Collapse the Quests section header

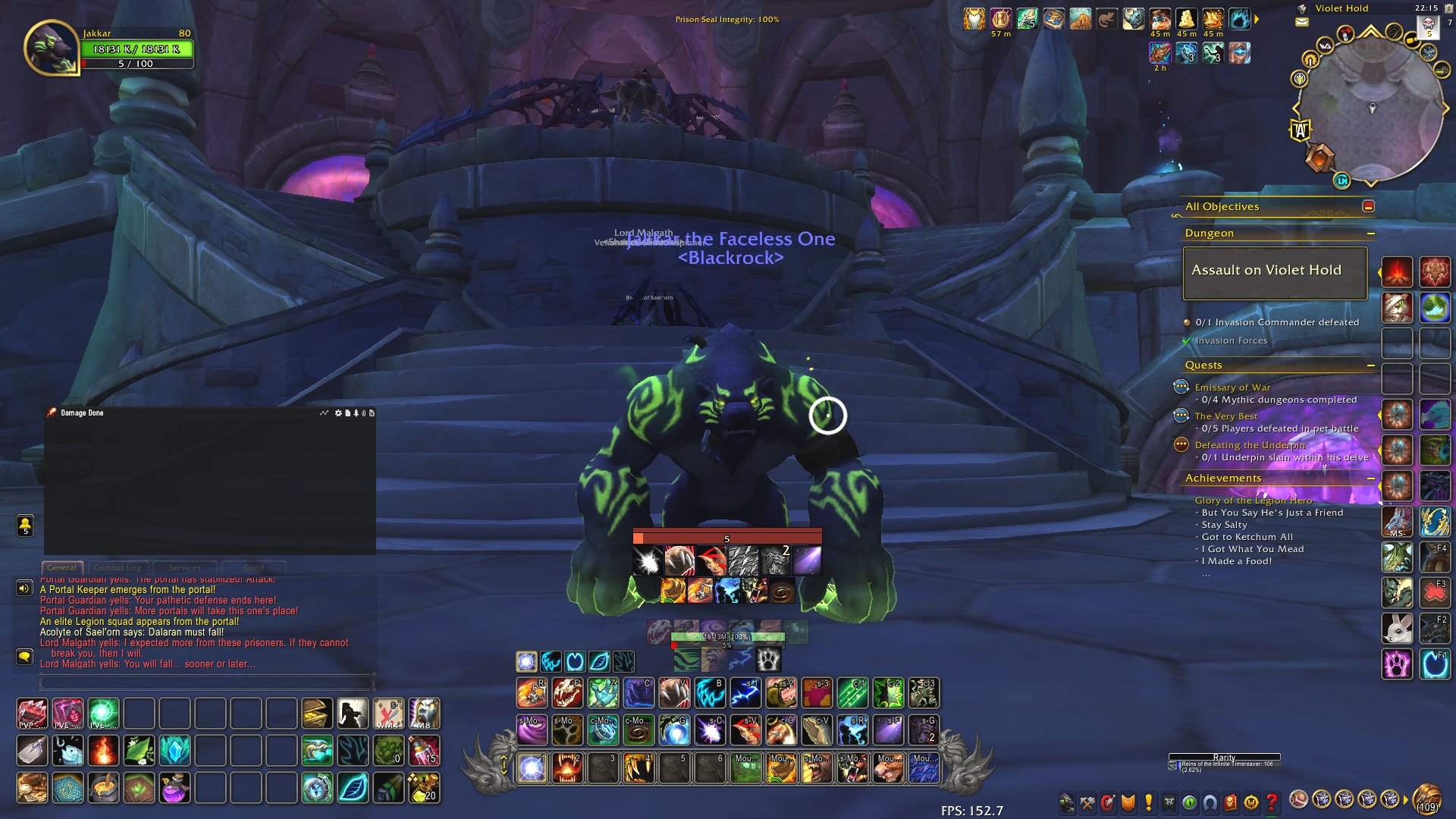pyautogui.click(x=1372, y=366)
